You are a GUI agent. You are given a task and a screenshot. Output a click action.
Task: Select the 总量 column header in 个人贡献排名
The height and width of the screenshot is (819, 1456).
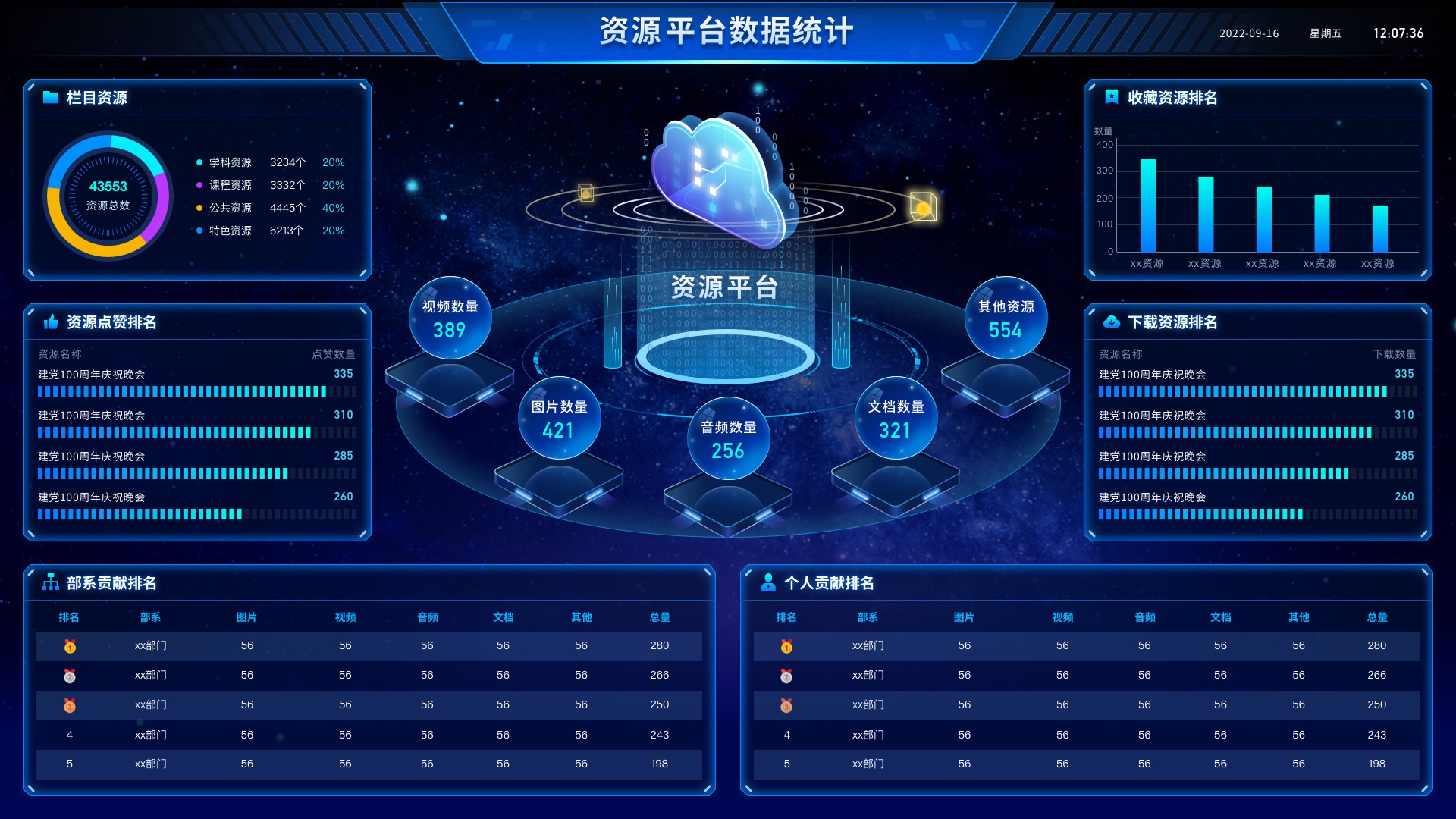[x=1378, y=617]
